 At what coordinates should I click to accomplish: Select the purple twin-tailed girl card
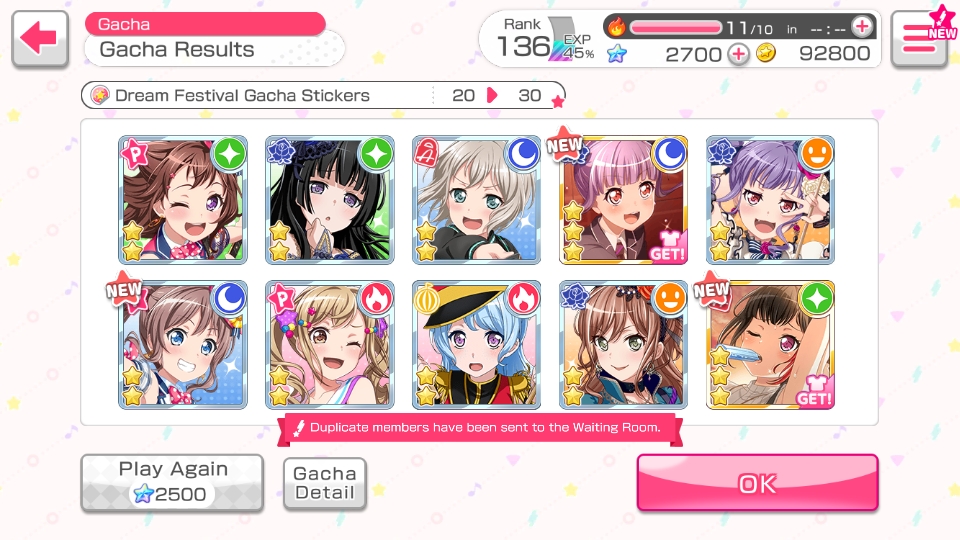pos(771,200)
